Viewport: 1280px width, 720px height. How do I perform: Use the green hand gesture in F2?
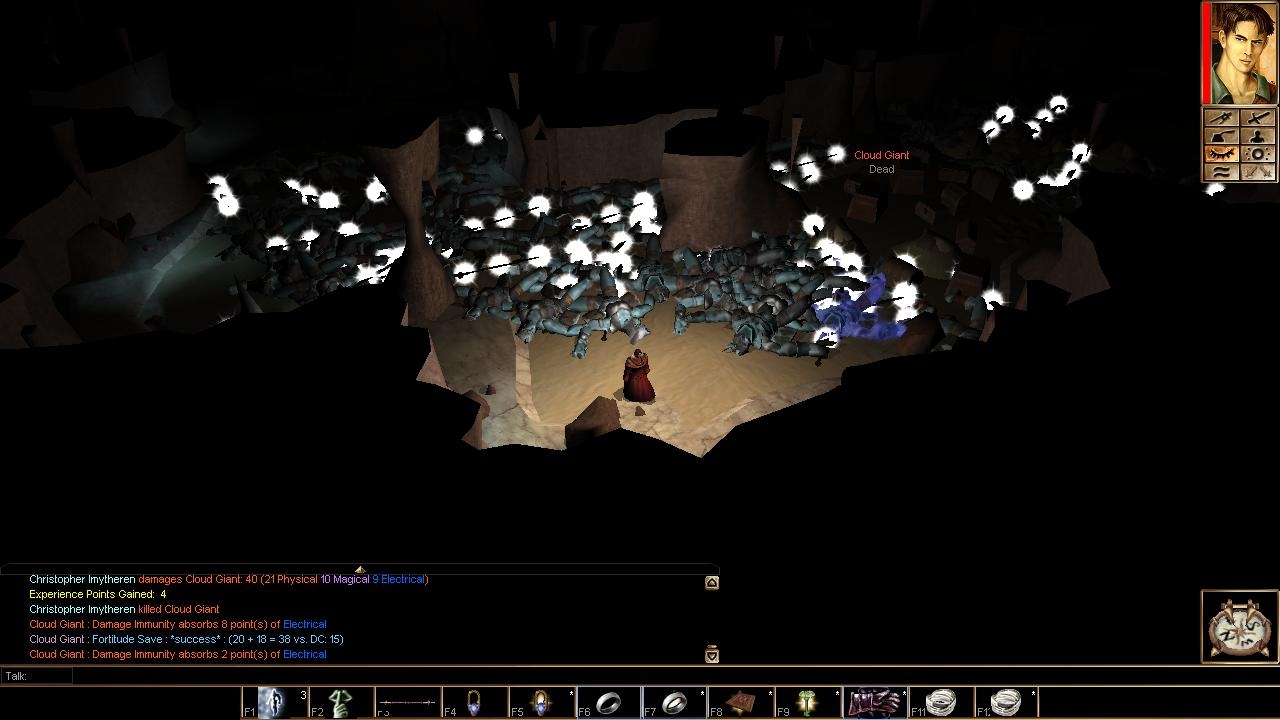tap(340, 703)
